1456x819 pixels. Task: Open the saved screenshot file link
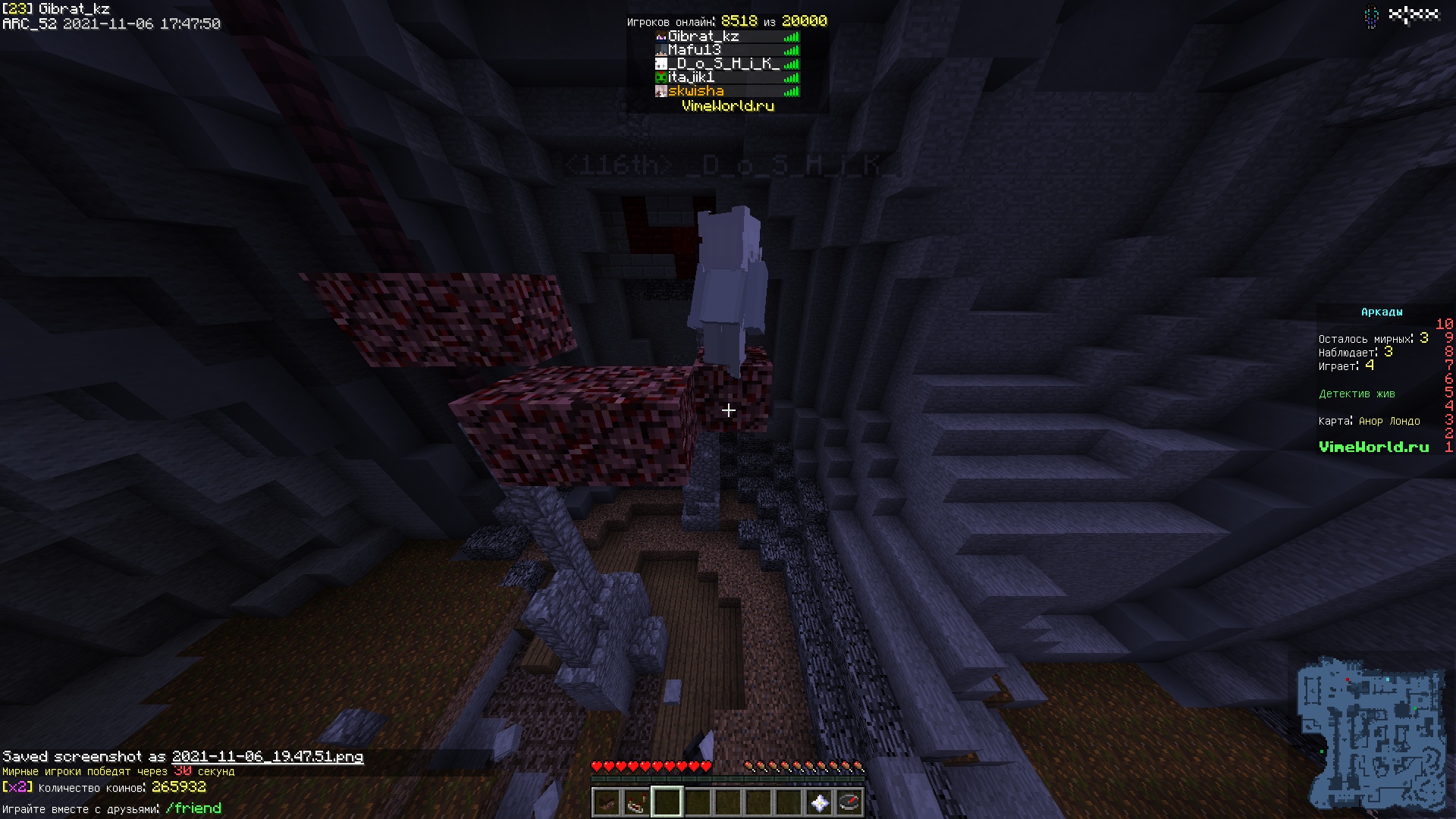point(268,756)
